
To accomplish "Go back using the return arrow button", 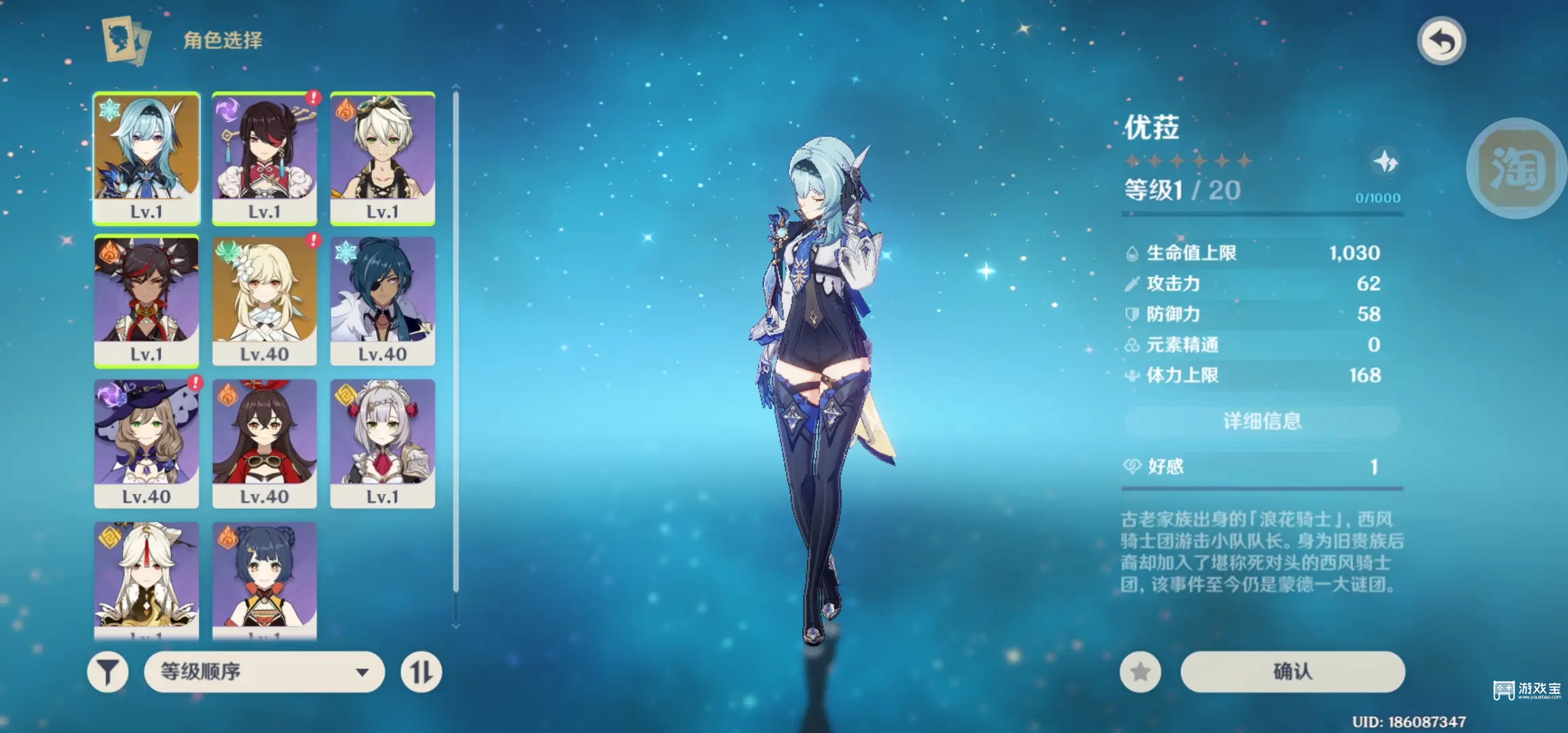I will (x=1441, y=41).
